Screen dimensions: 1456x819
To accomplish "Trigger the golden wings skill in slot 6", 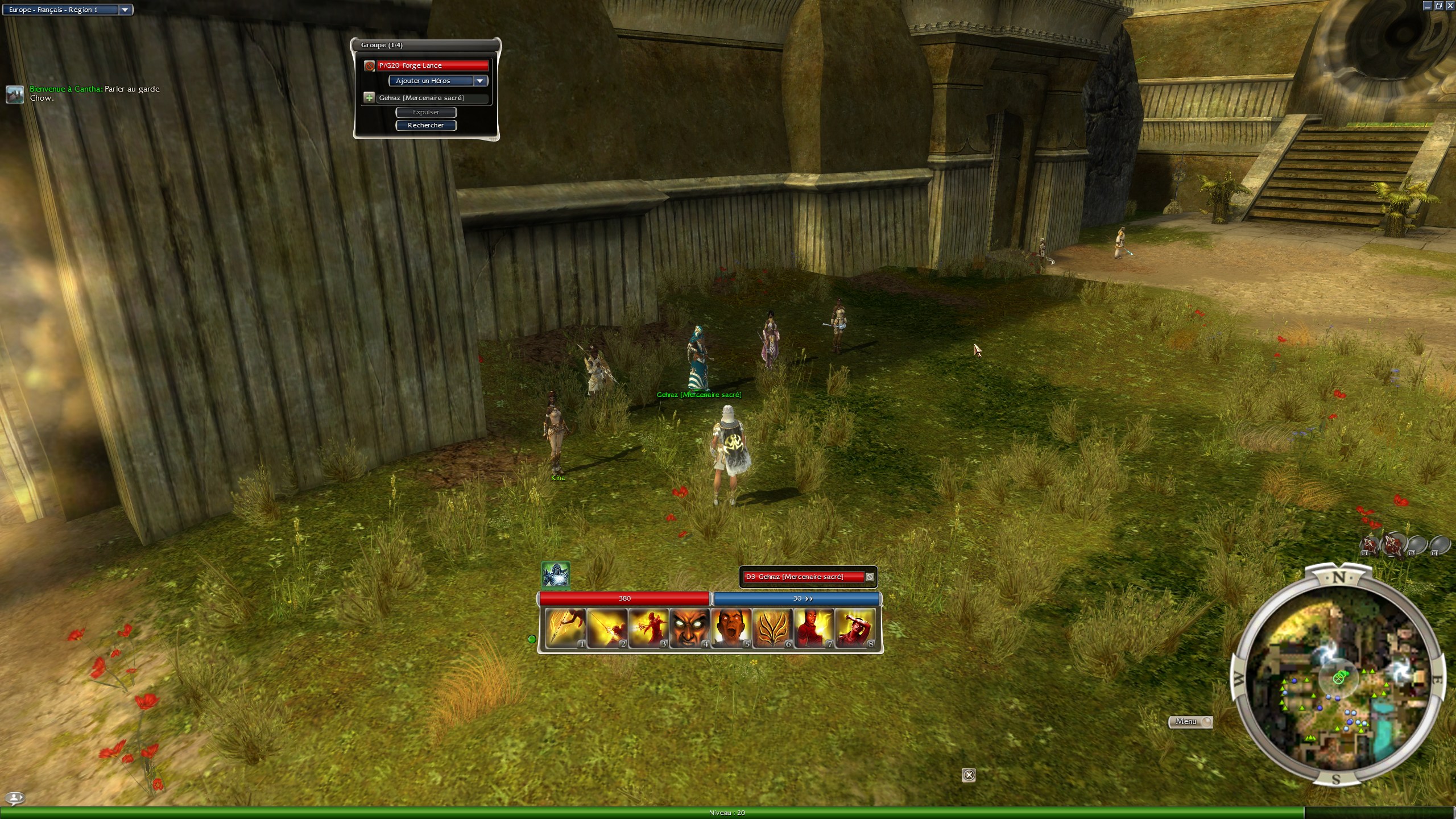I will click(x=772, y=628).
